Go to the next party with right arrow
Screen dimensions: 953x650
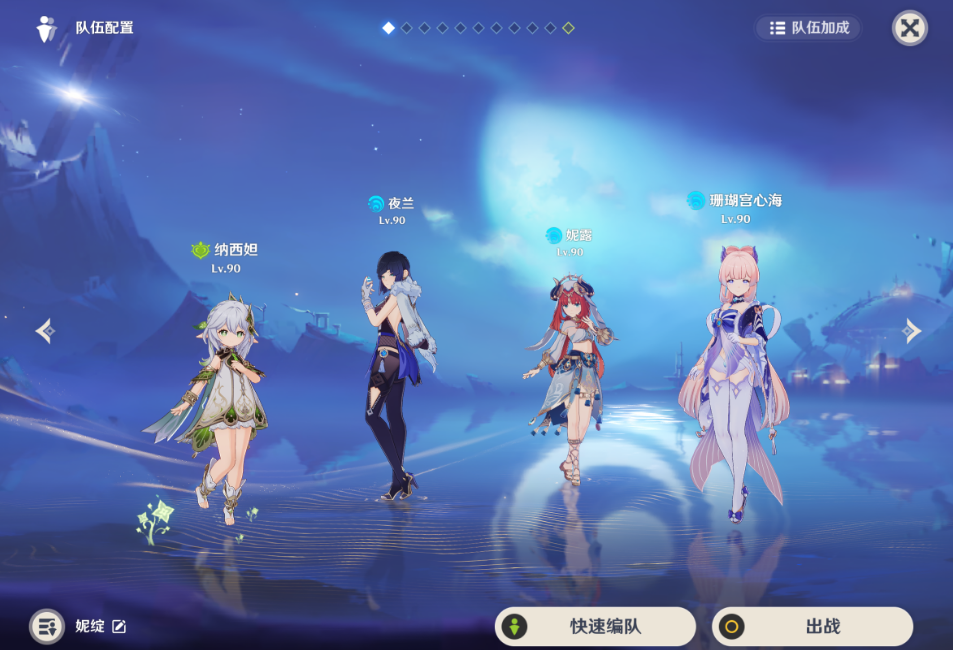pos(911,331)
